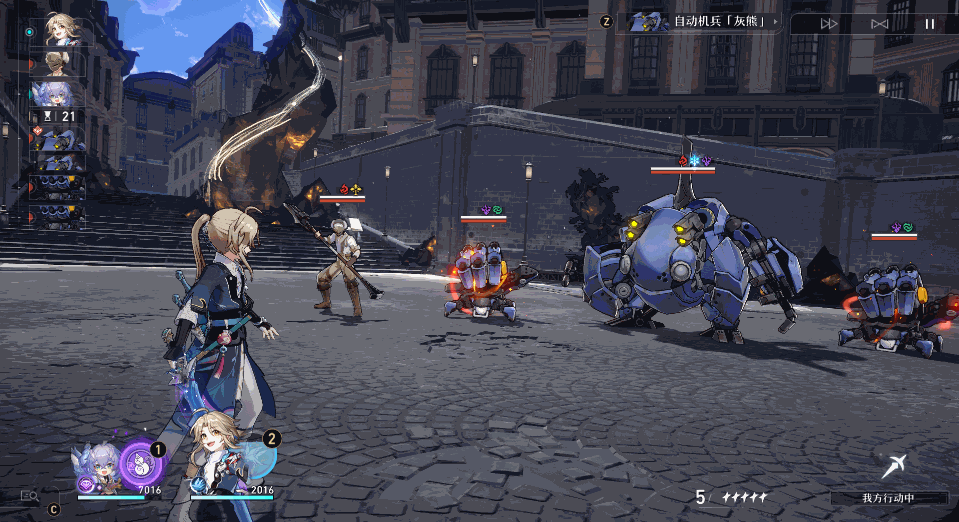
Task: Open the battle details magnifier icon
Action: tap(29, 496)
